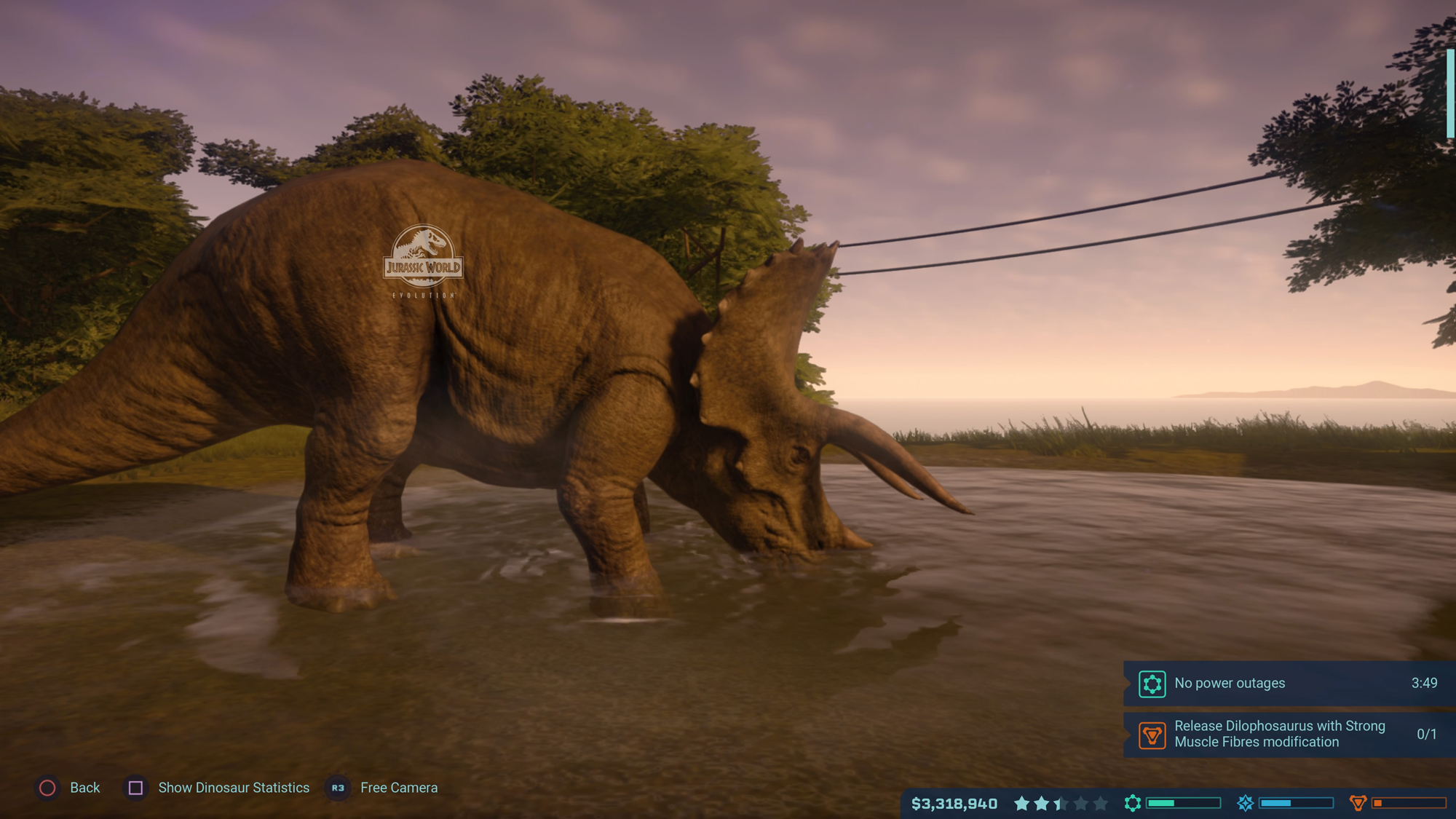Image resolution: width=1456 pixels, height=819 pixels.
Task: Toggle free camera mode
Action: [337, 788]
